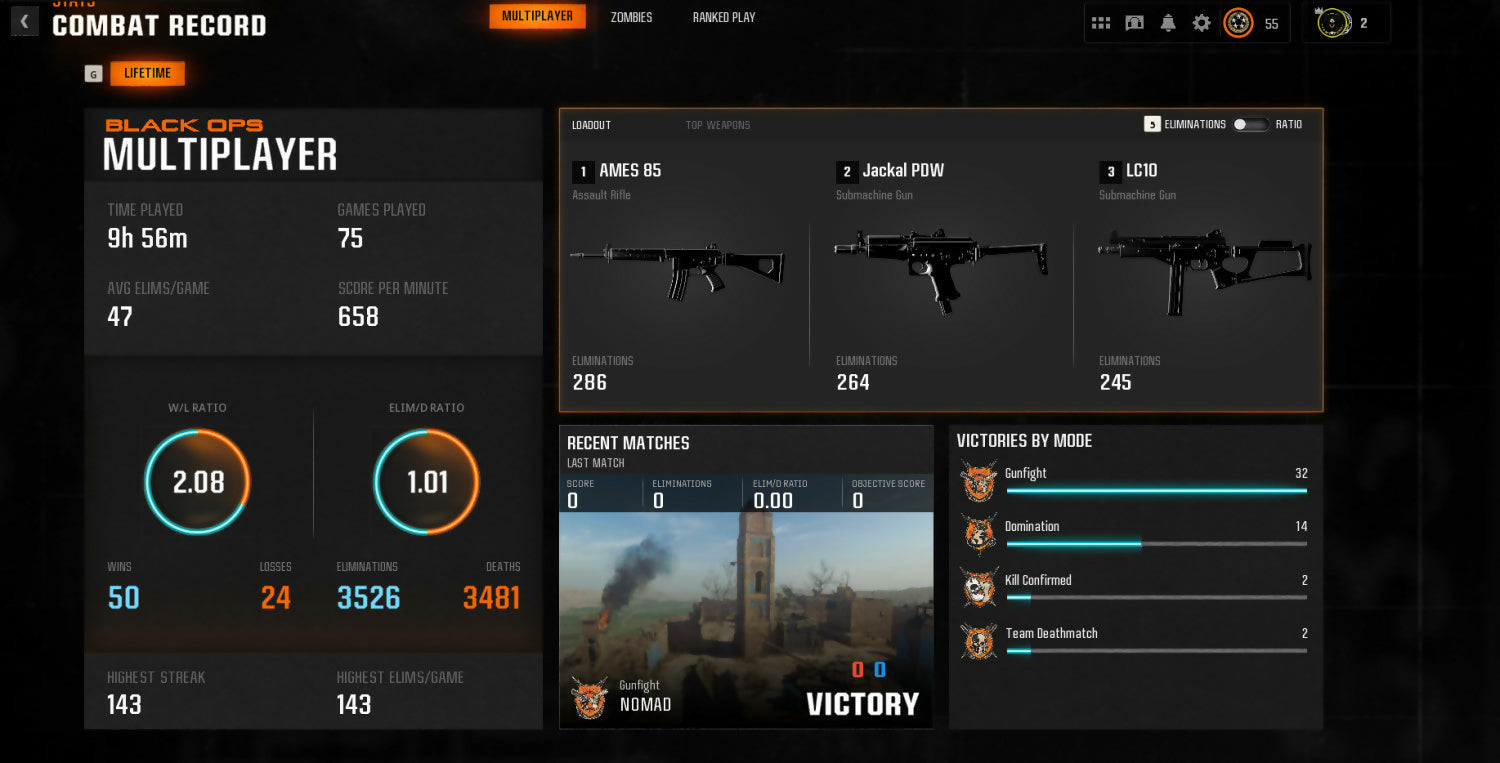Switch to the Multiplayer tab
The height and width of the screenshot is (763, 1500).
coord(537,16)
